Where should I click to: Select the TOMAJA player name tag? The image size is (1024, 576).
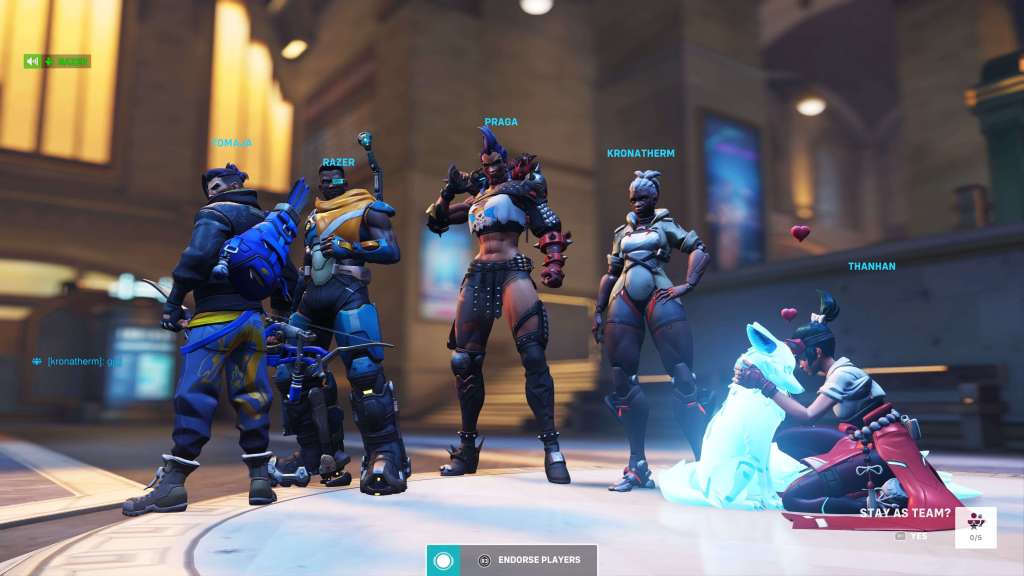tap(231, 143)
